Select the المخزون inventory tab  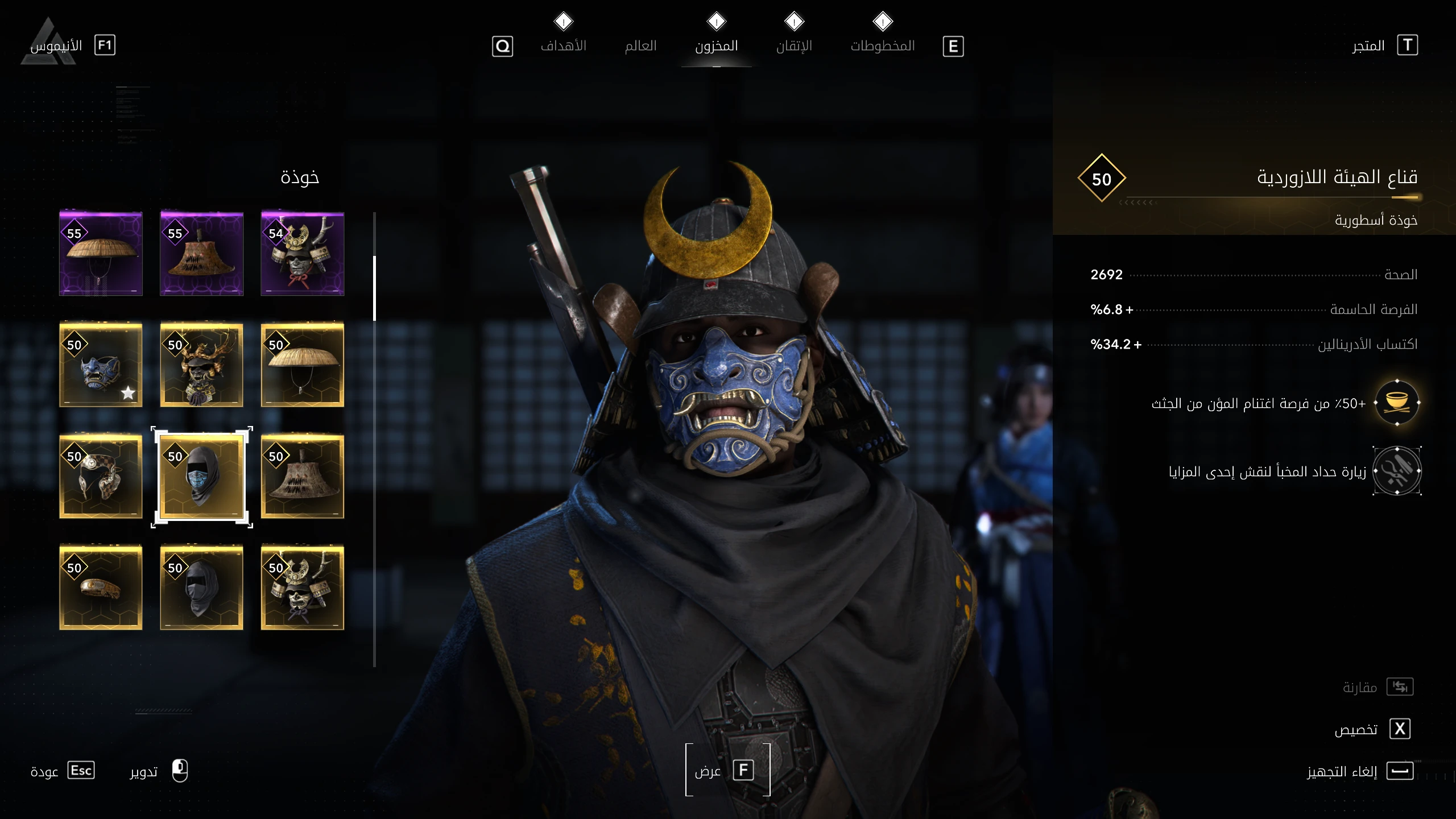point(716,45)
